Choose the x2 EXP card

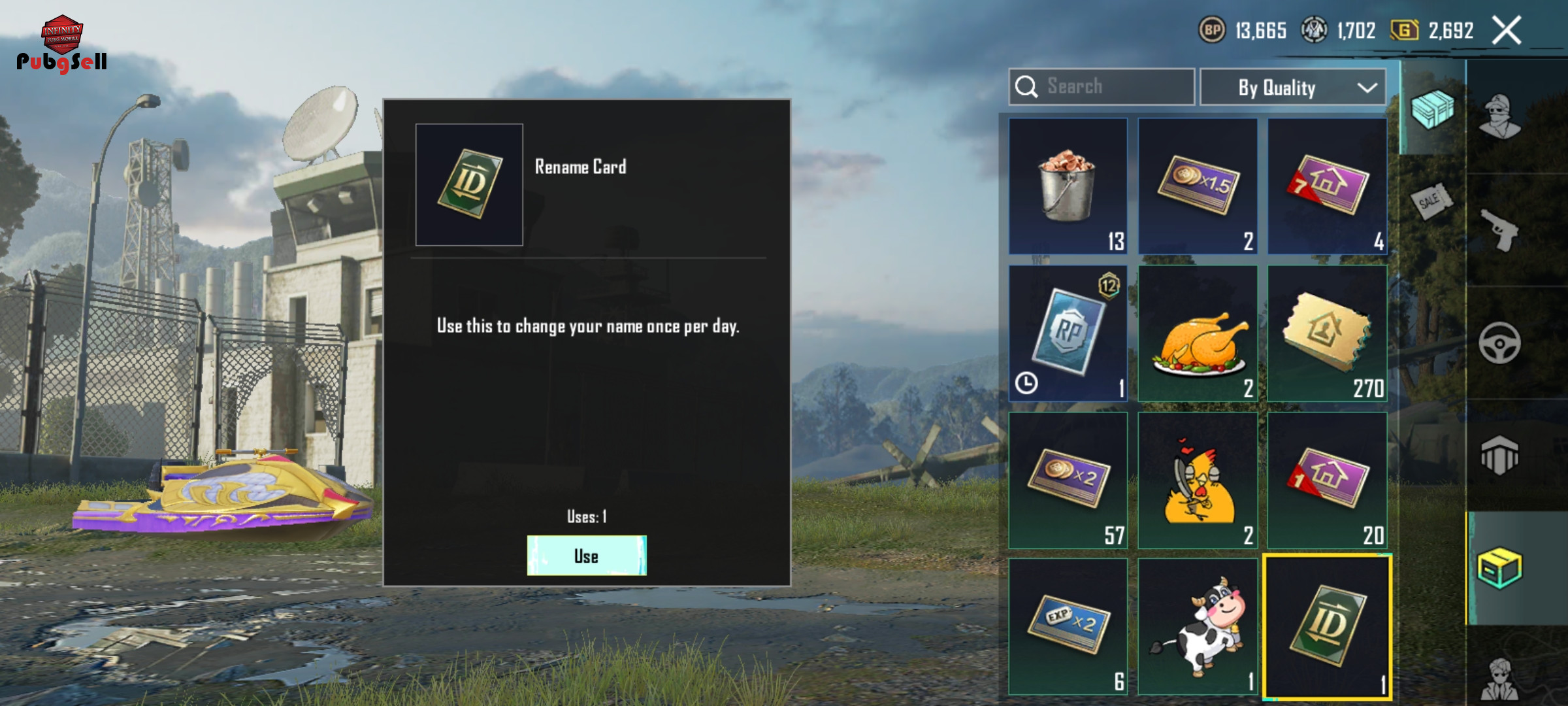(x=1068, y=626)
